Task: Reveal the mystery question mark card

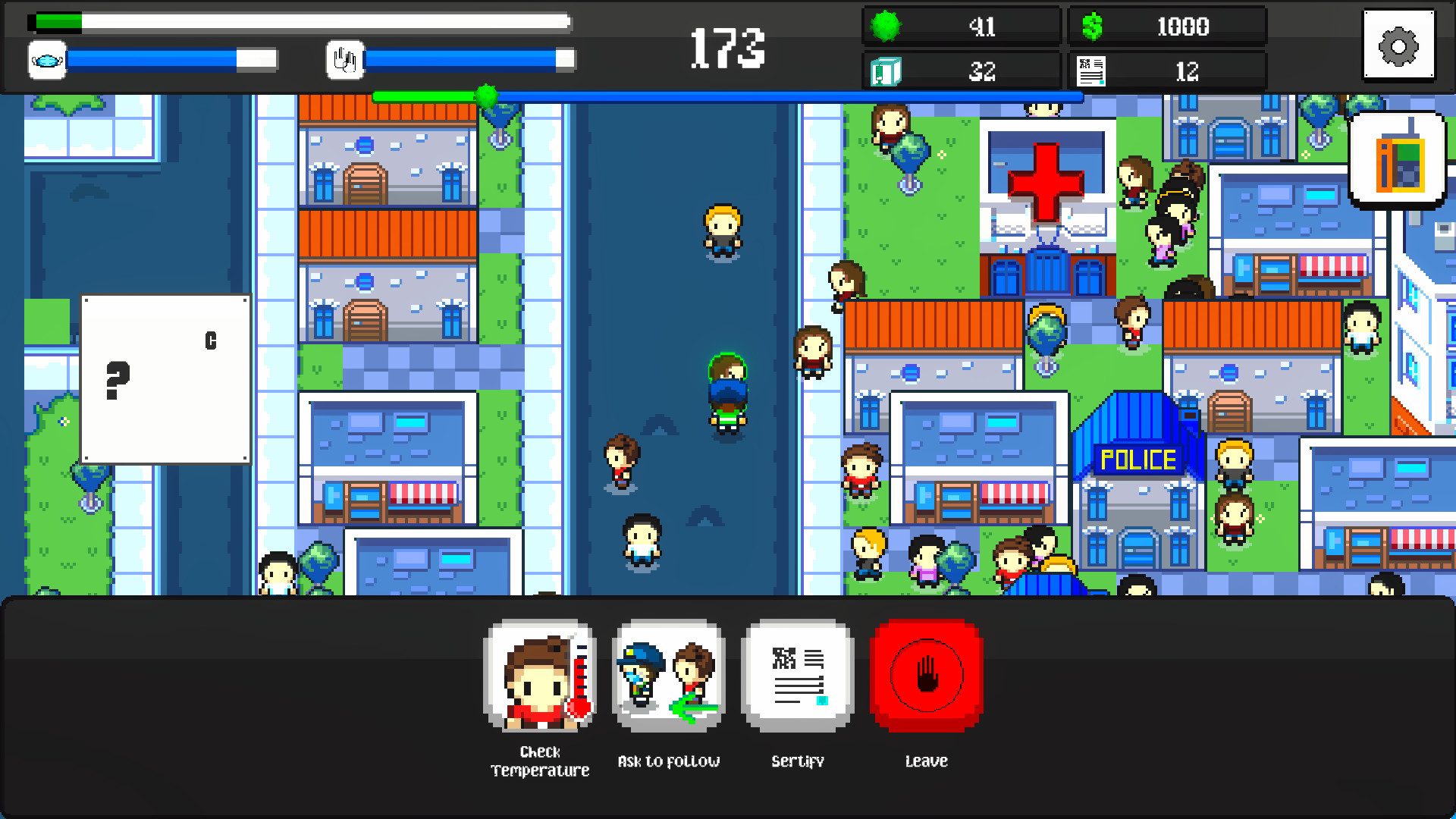Action: [165, 378]
